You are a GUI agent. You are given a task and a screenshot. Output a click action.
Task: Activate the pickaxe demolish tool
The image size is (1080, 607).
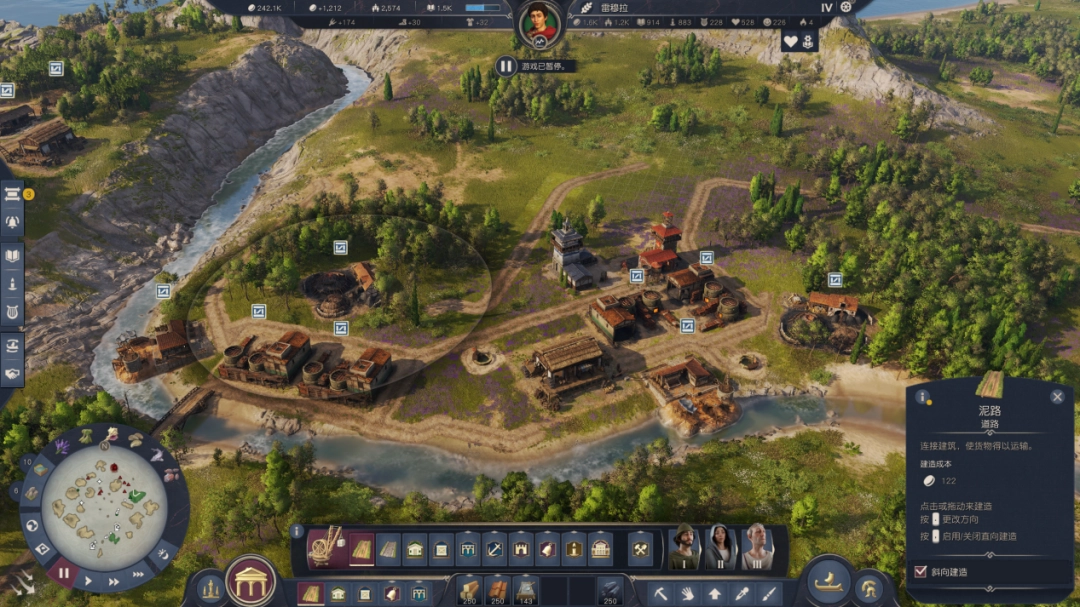pyautogui.click(x=662, y=593)
